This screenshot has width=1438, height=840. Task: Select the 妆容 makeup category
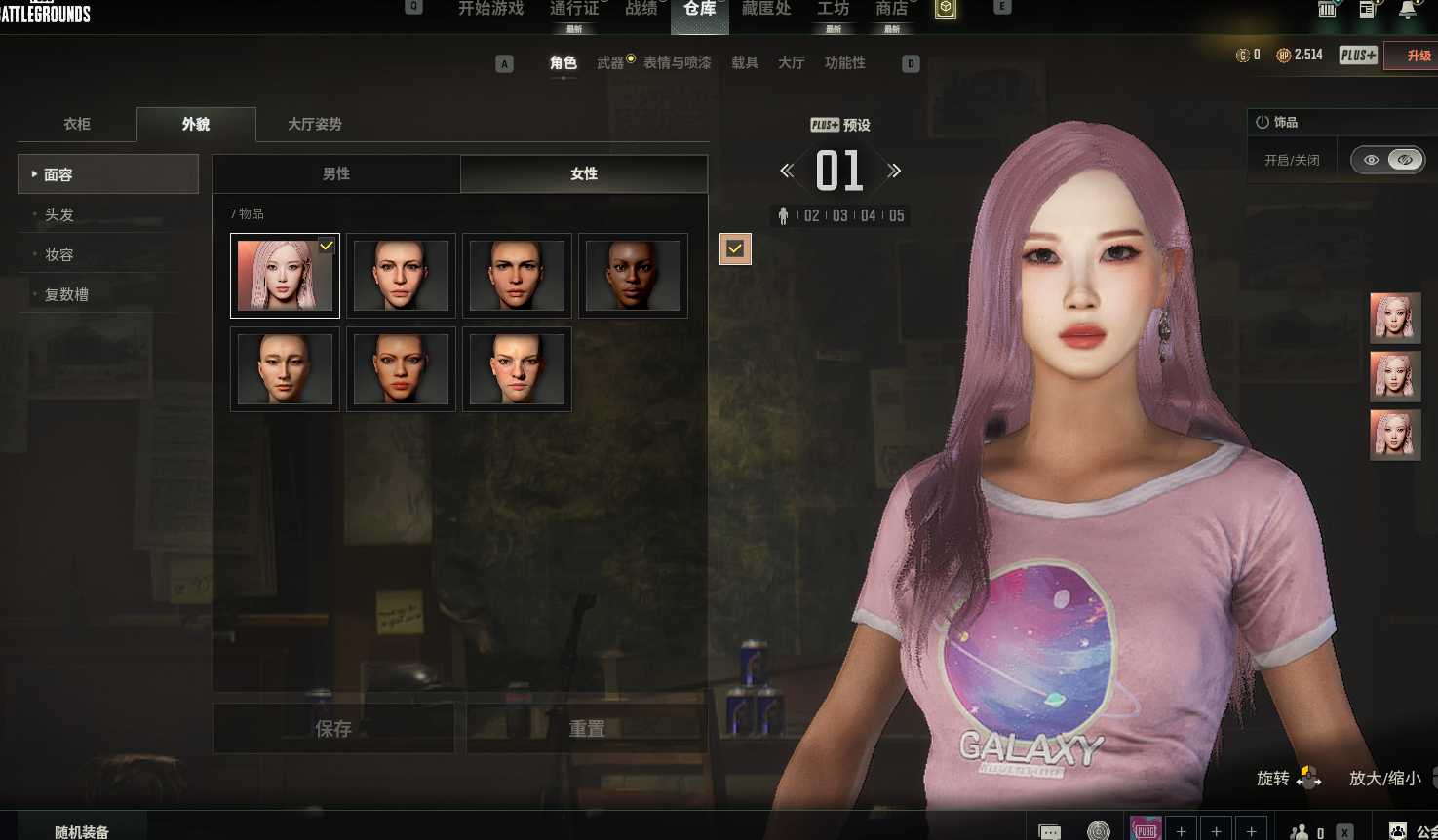tap(59, 254)
